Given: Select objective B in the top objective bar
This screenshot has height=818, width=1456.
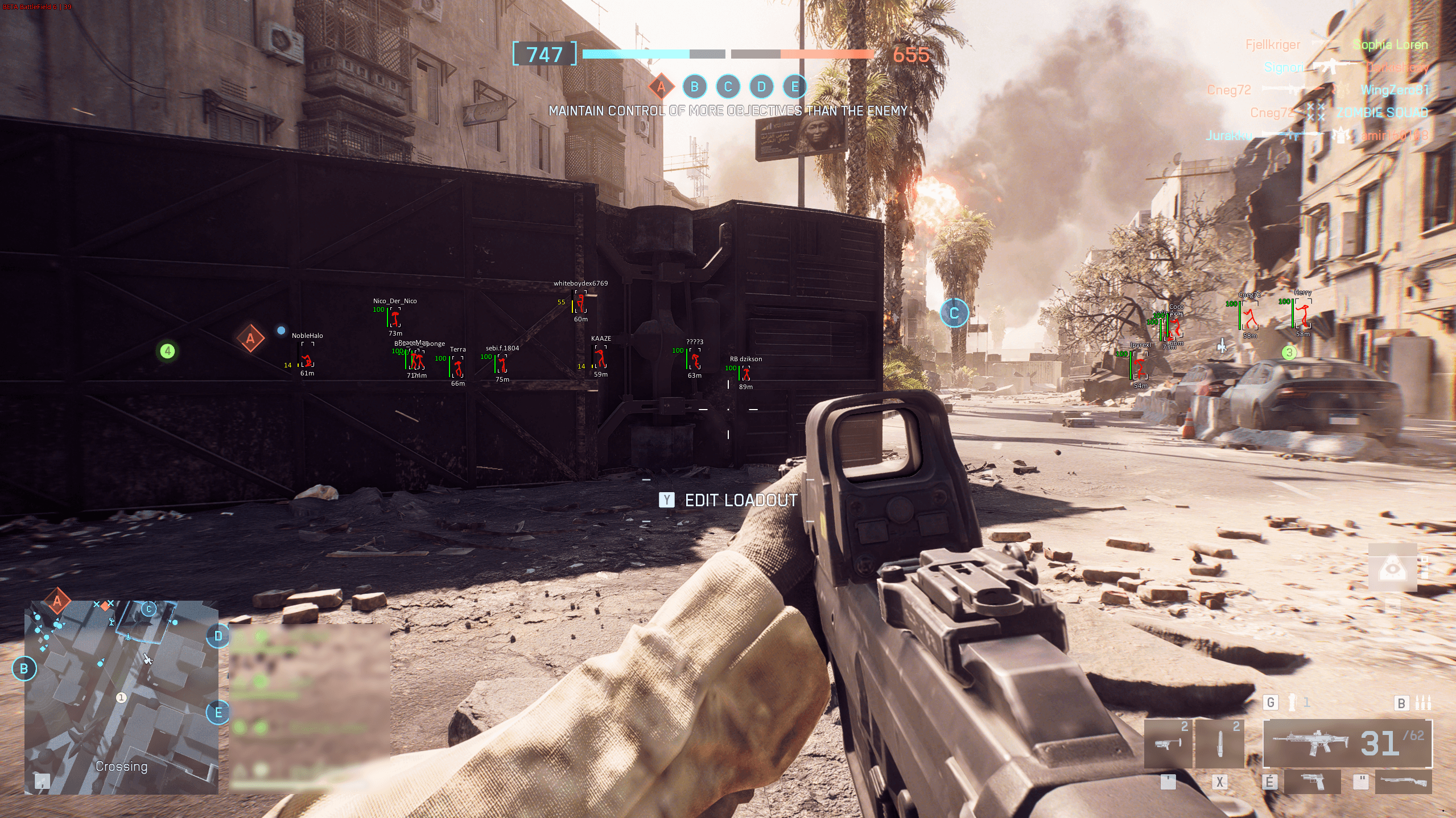Looking at the screenshot, I should [x=694, y=87].
